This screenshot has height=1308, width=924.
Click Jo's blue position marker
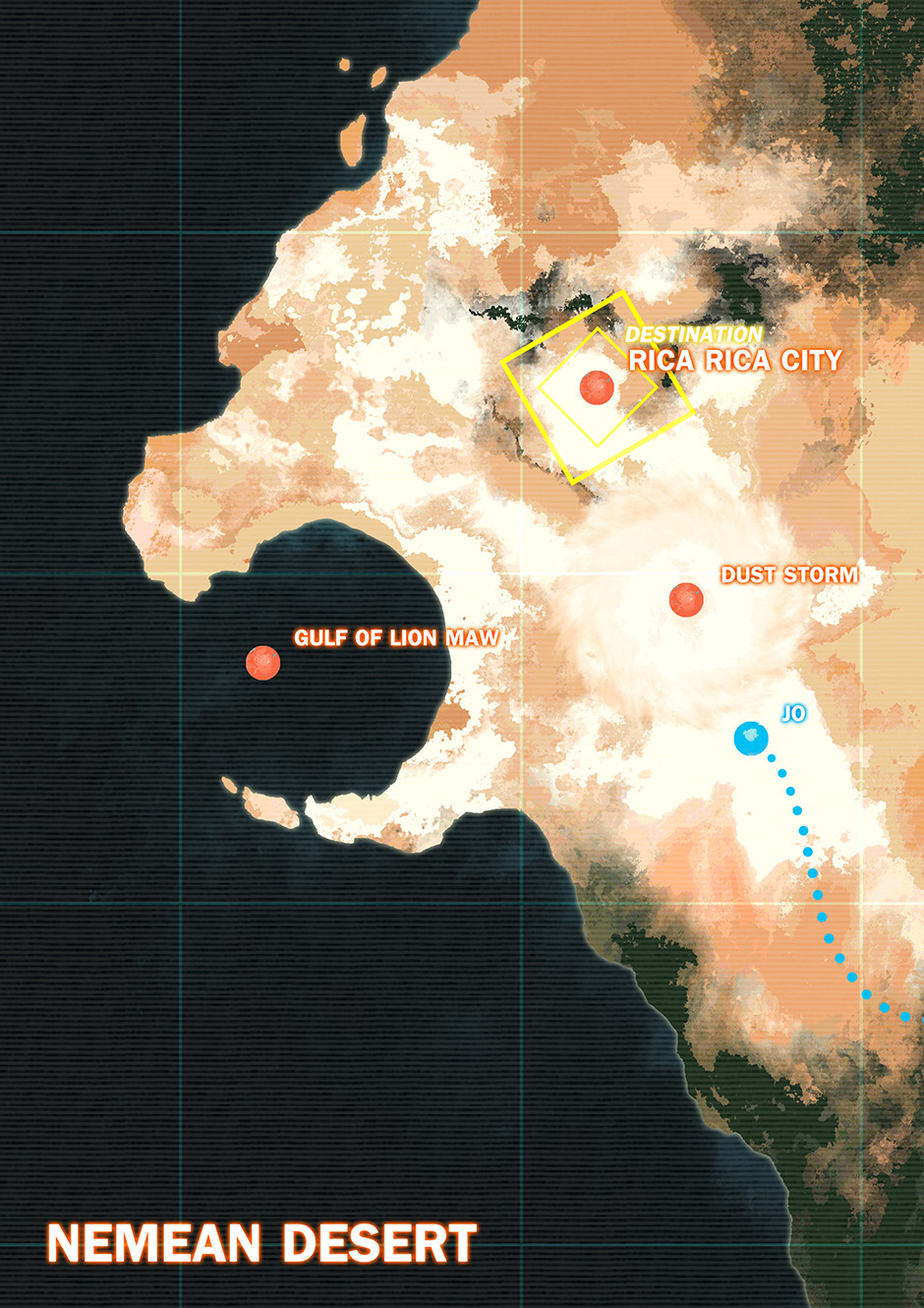coord(751,738)
